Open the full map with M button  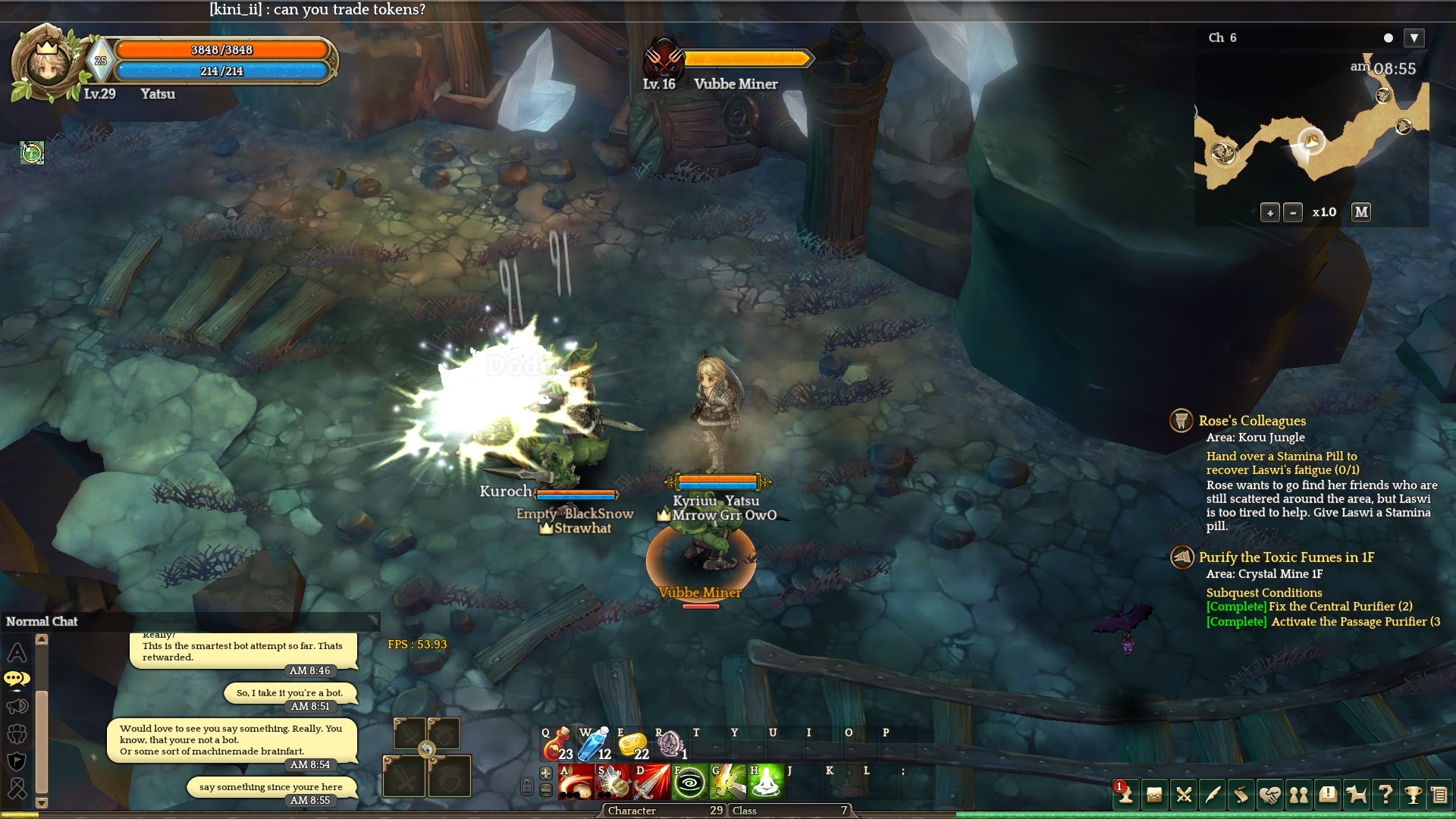[x=1361, y=212]
